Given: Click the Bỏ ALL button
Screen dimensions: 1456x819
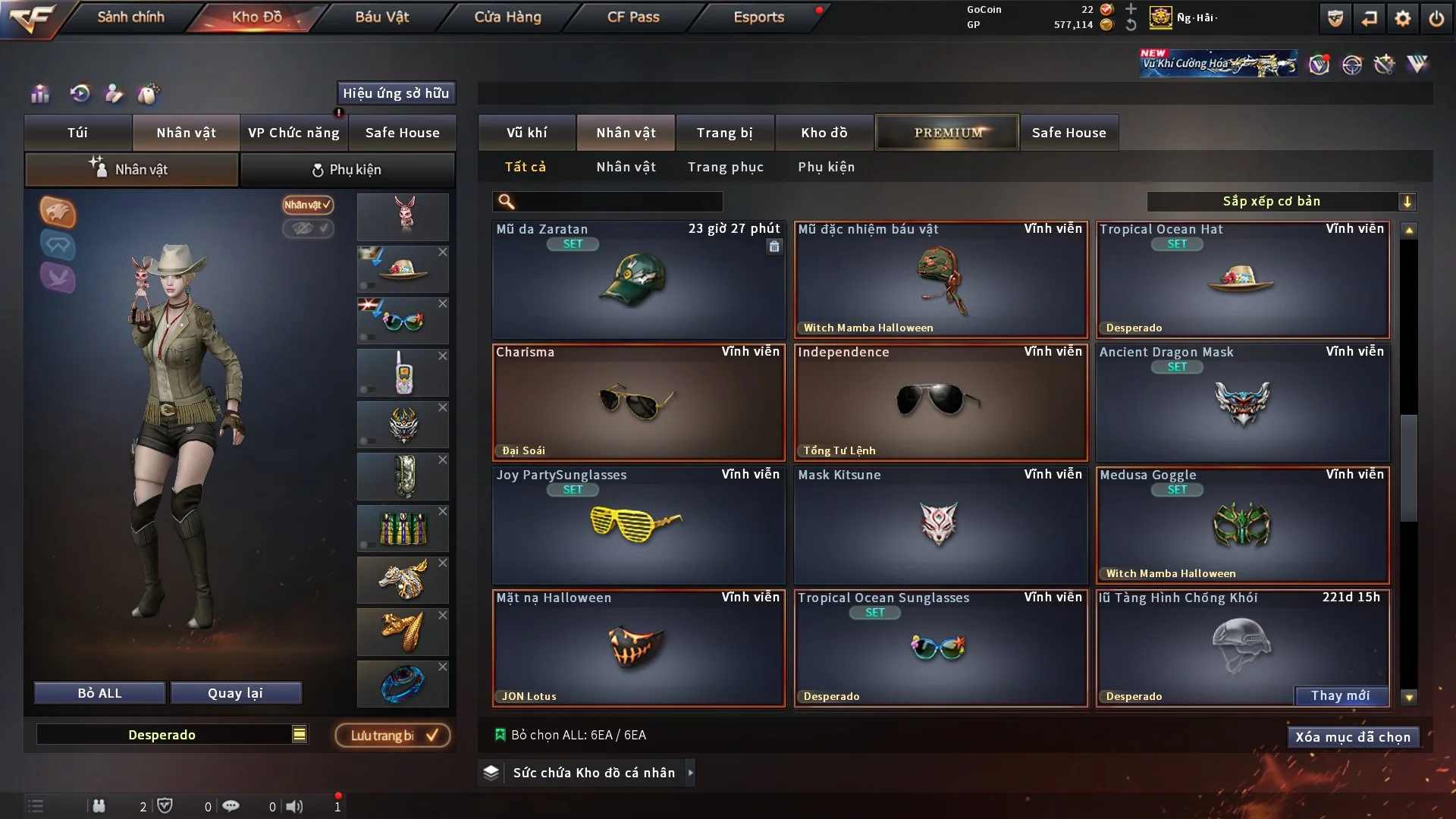Looking at the screenshot, I should (x=99, y=693).
